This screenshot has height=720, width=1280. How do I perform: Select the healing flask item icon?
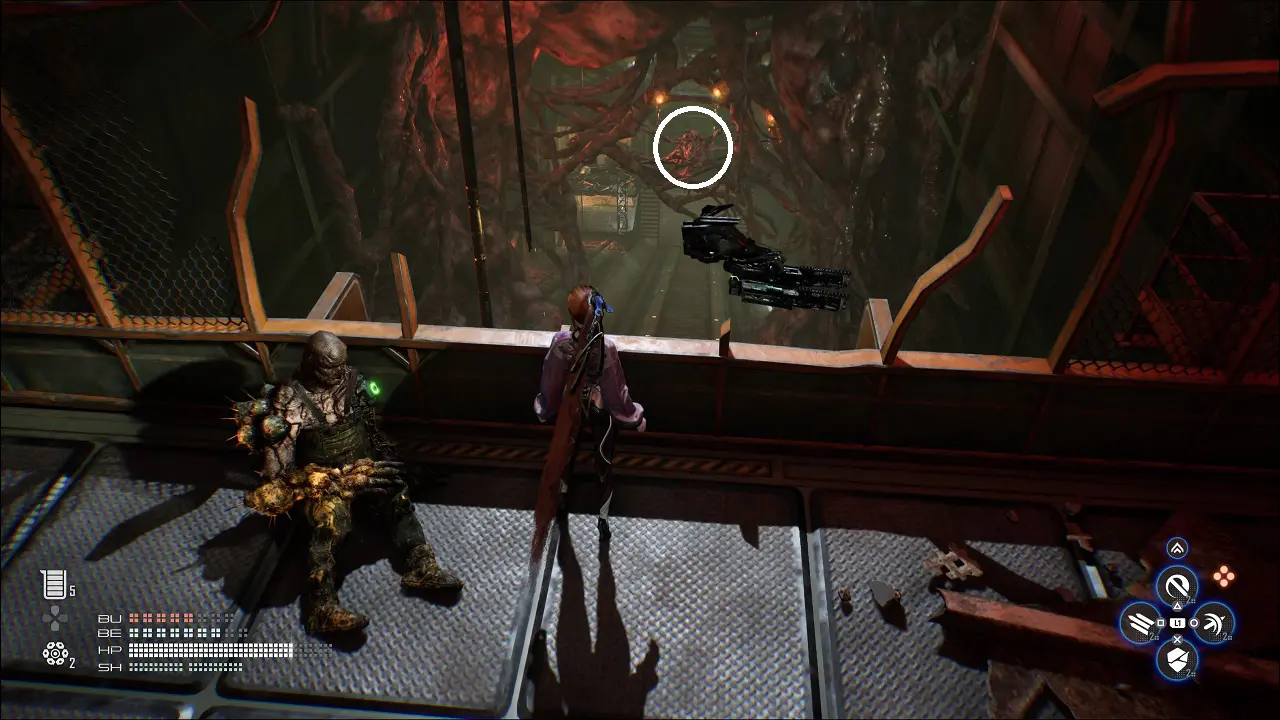[53, 584]
